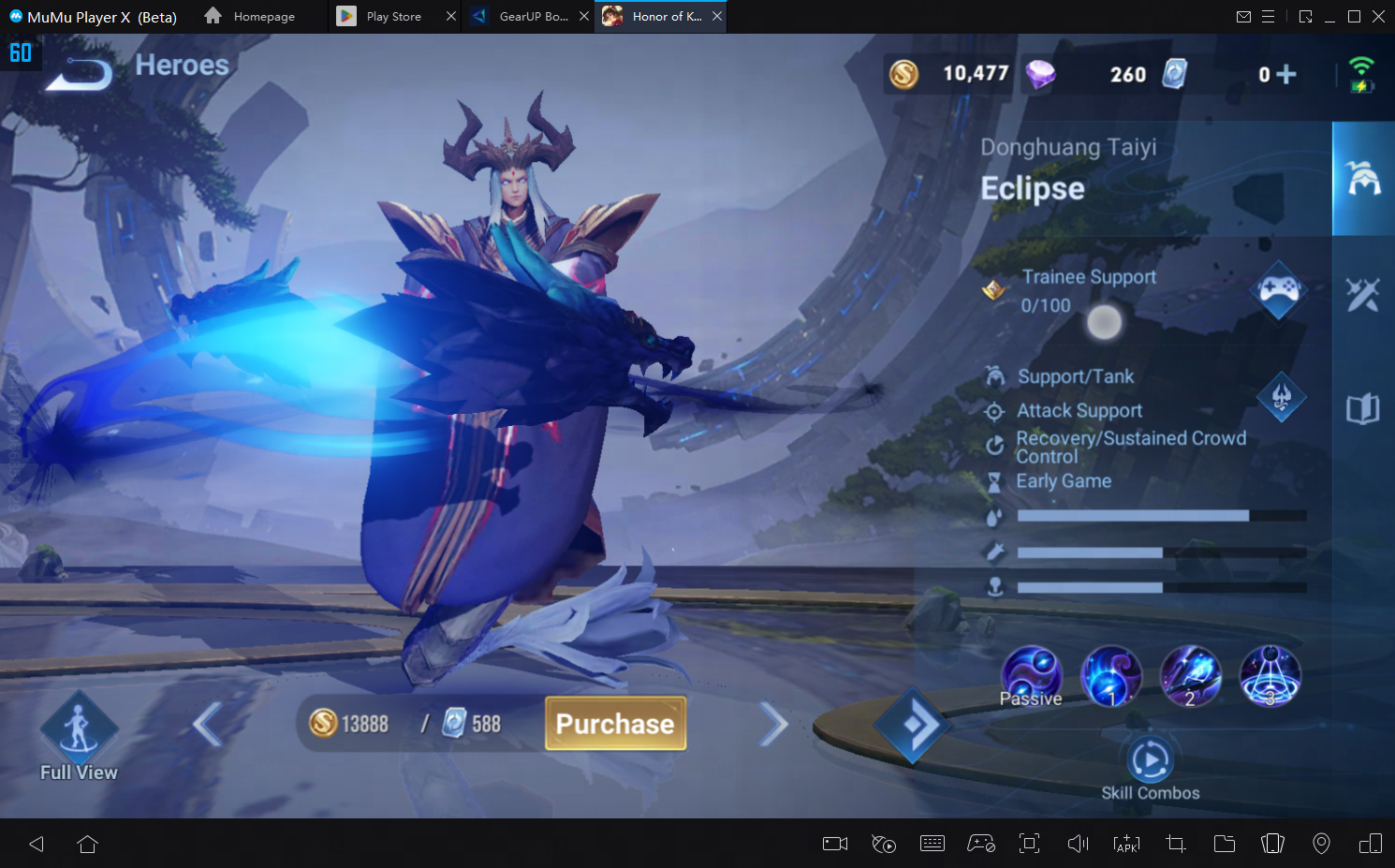
Task: Switch to the crossed swords tab
Action: point(1363,294)
